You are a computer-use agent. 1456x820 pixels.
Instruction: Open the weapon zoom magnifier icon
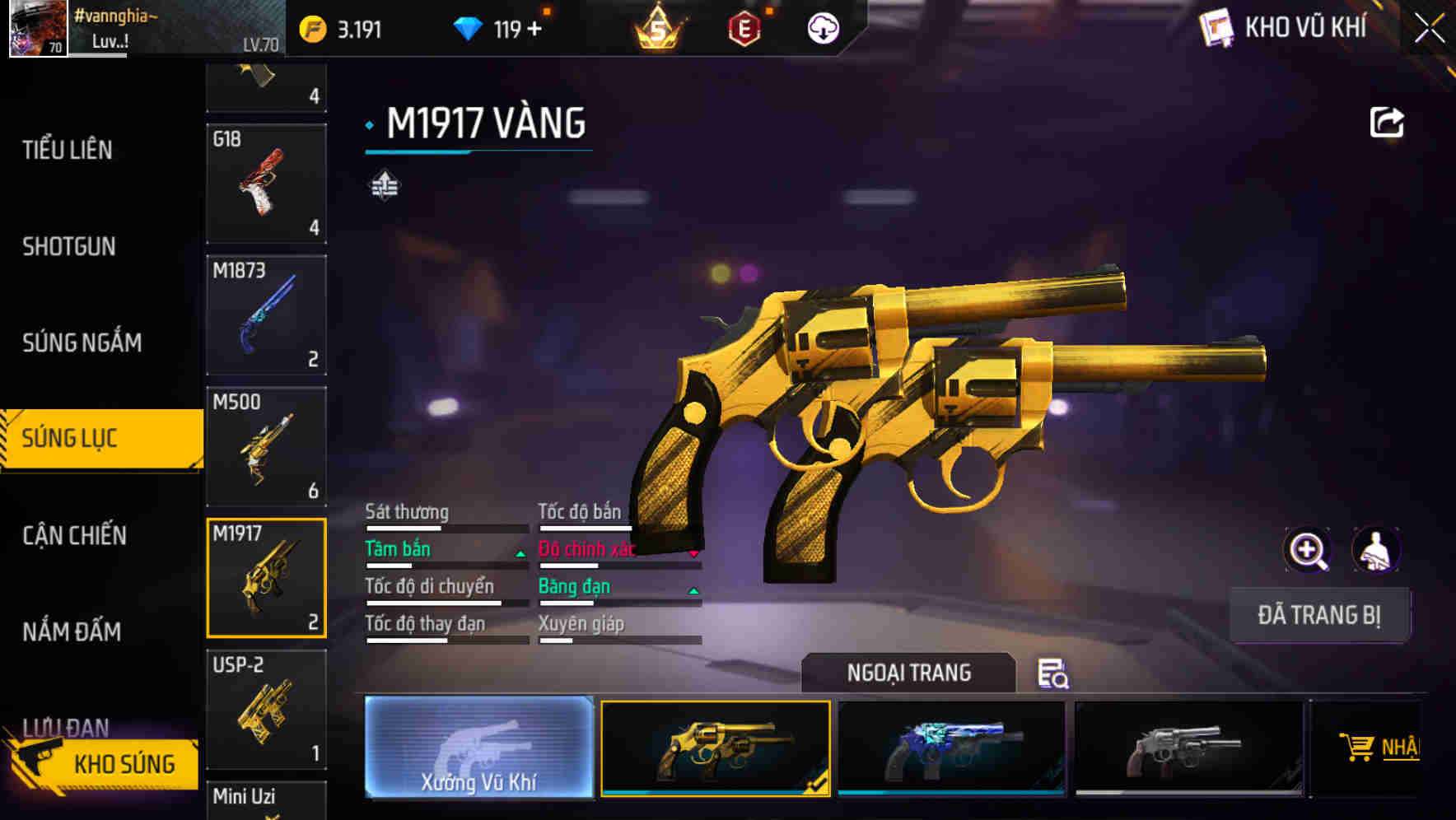point(1308,549)
